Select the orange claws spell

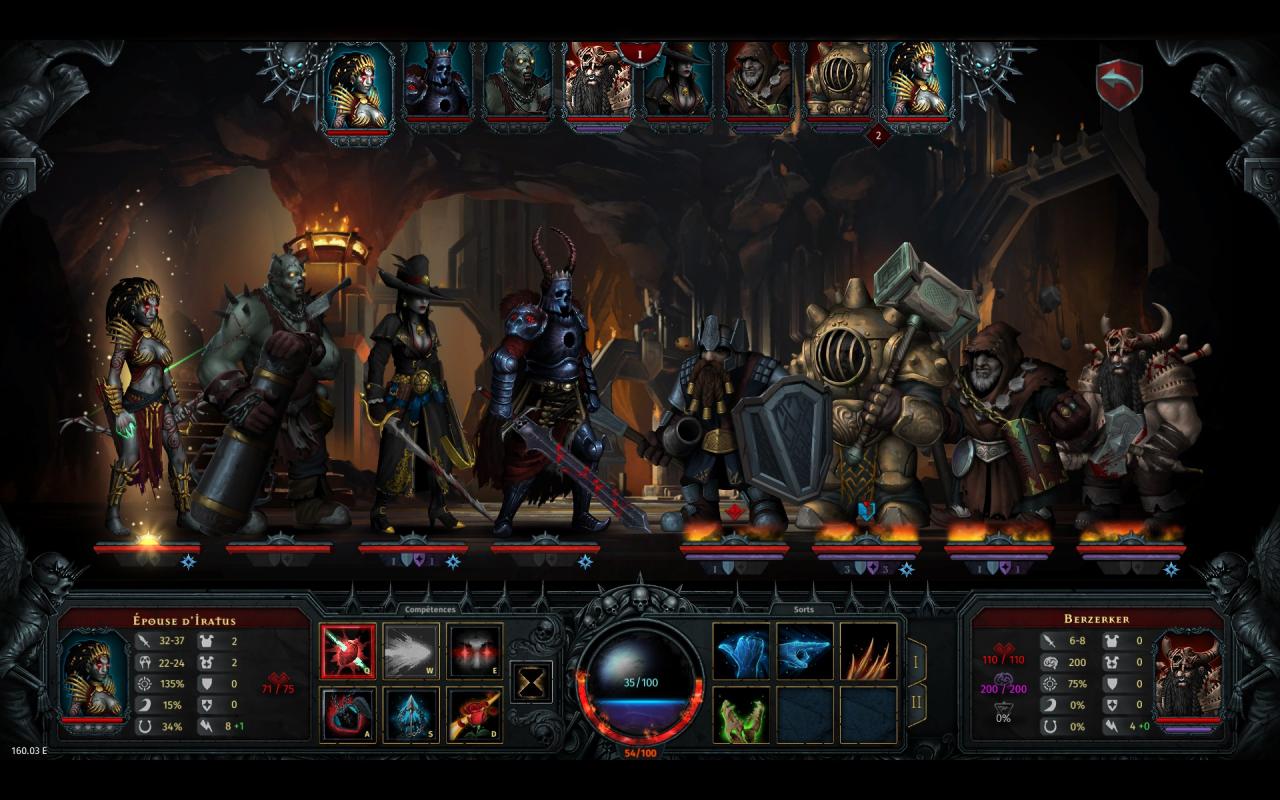click(868, 651)
